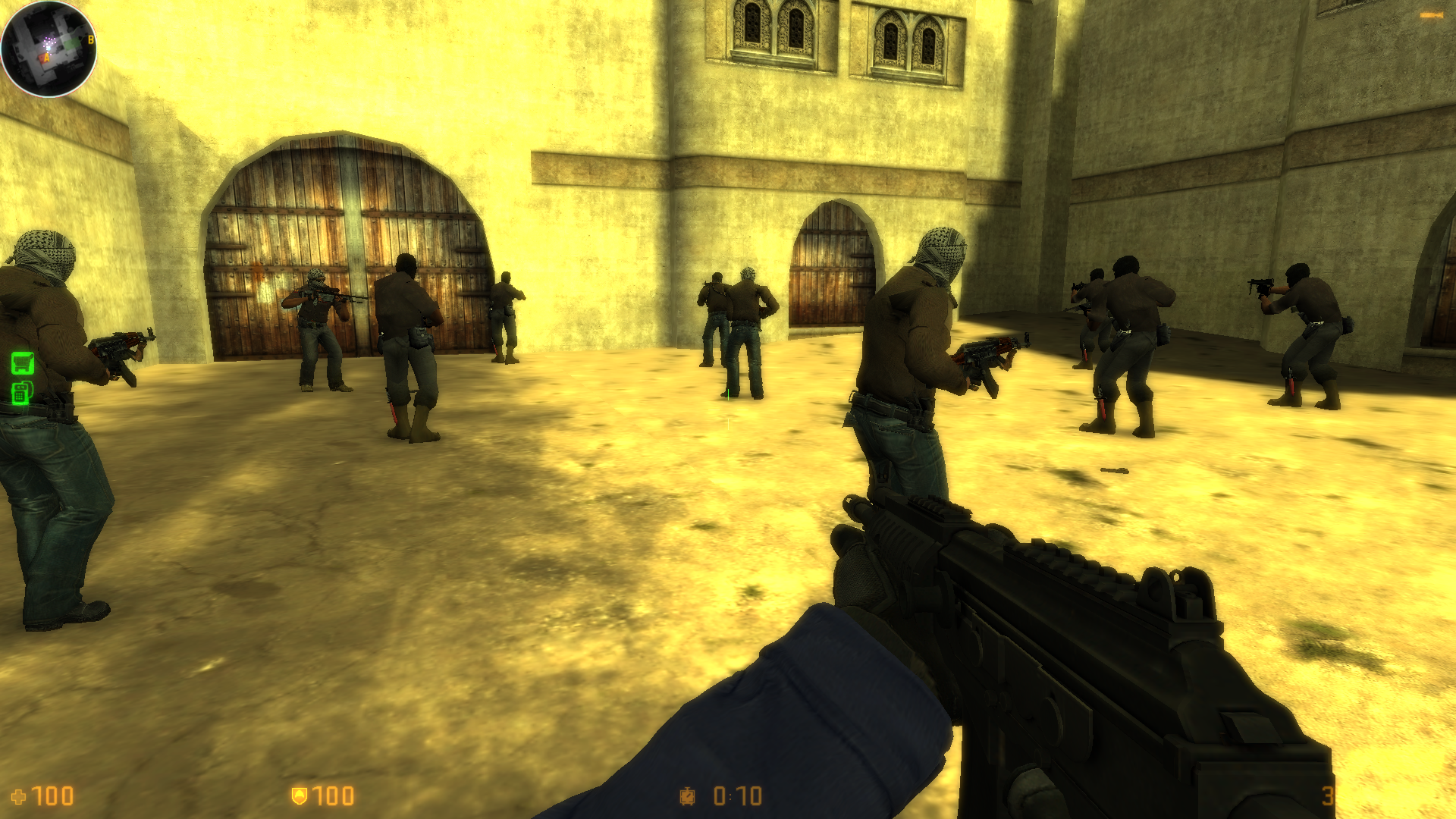
Task: Click bombsite B marker on the radar
Action: [91, 39]
